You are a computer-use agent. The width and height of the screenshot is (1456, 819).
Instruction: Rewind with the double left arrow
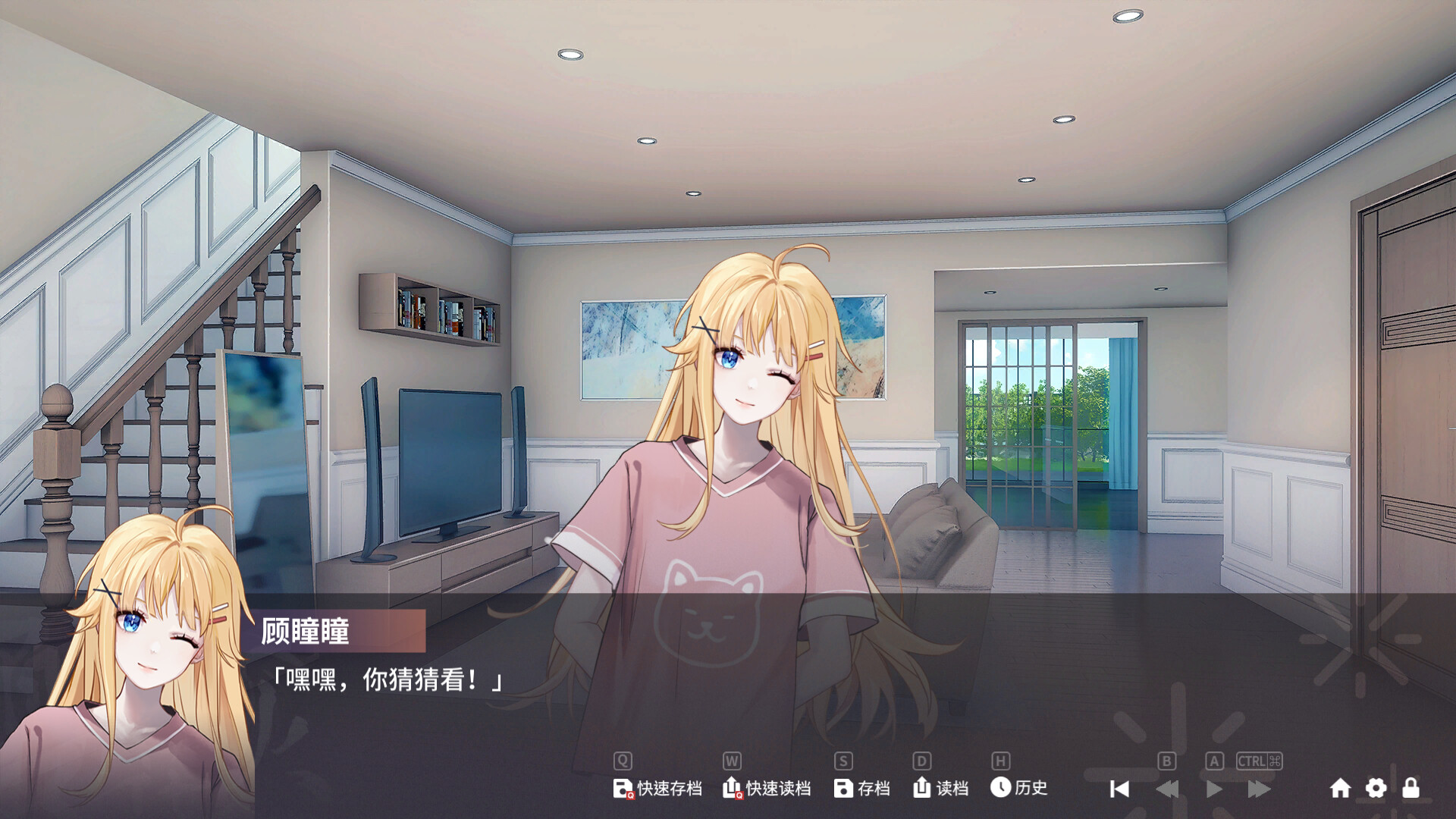1167,789
